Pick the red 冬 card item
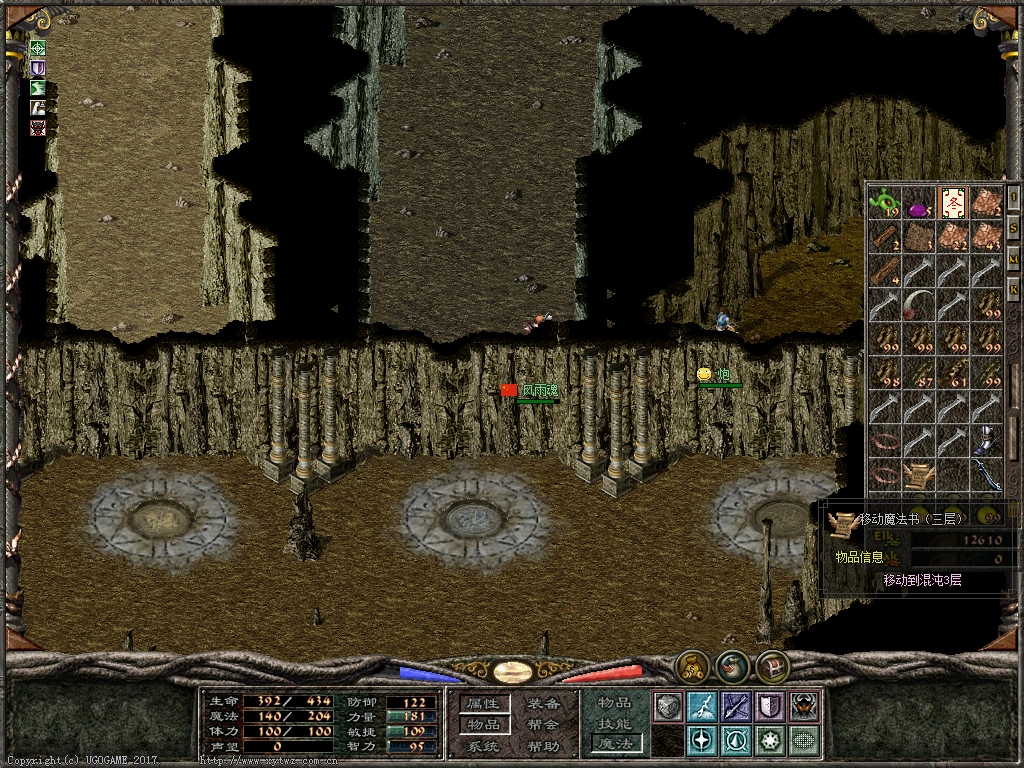 click(x=953, y=203)
